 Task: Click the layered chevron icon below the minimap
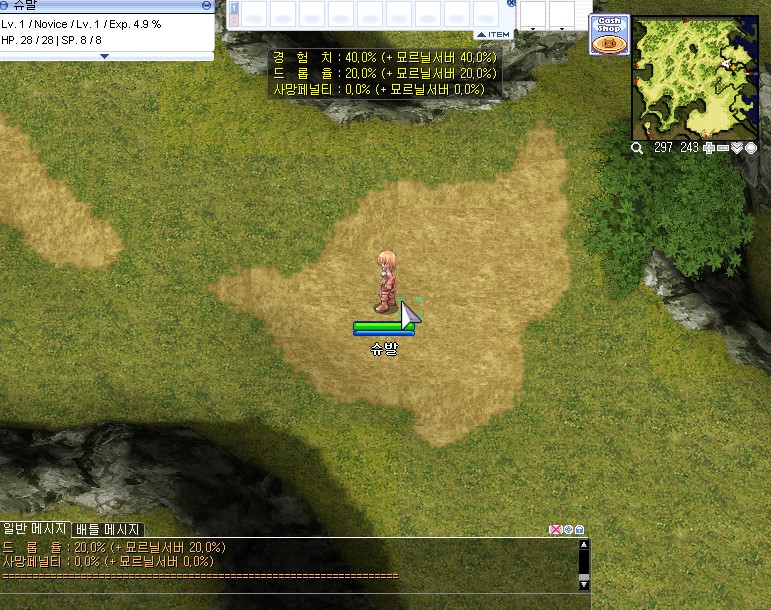pyautogui.click(x=737, y=148)
